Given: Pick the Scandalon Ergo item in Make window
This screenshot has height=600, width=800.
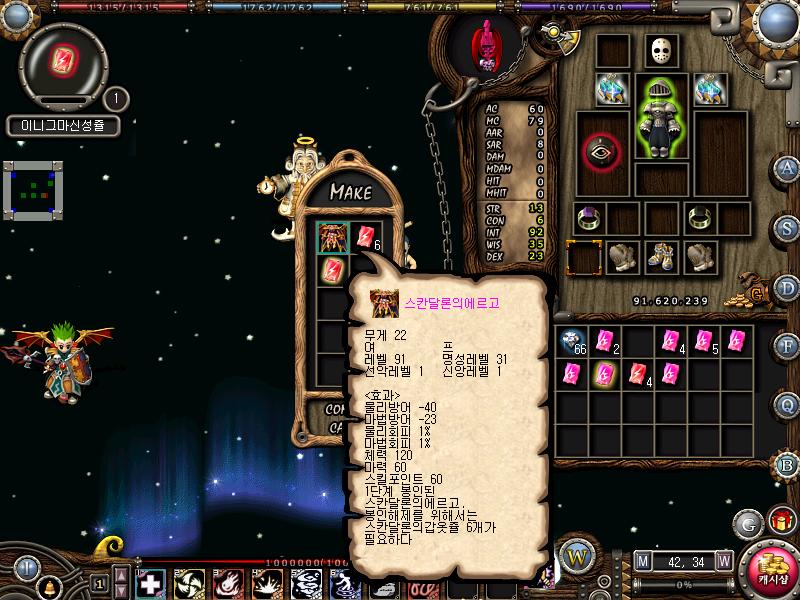Looking at the screenshot, I should (333, 237).
